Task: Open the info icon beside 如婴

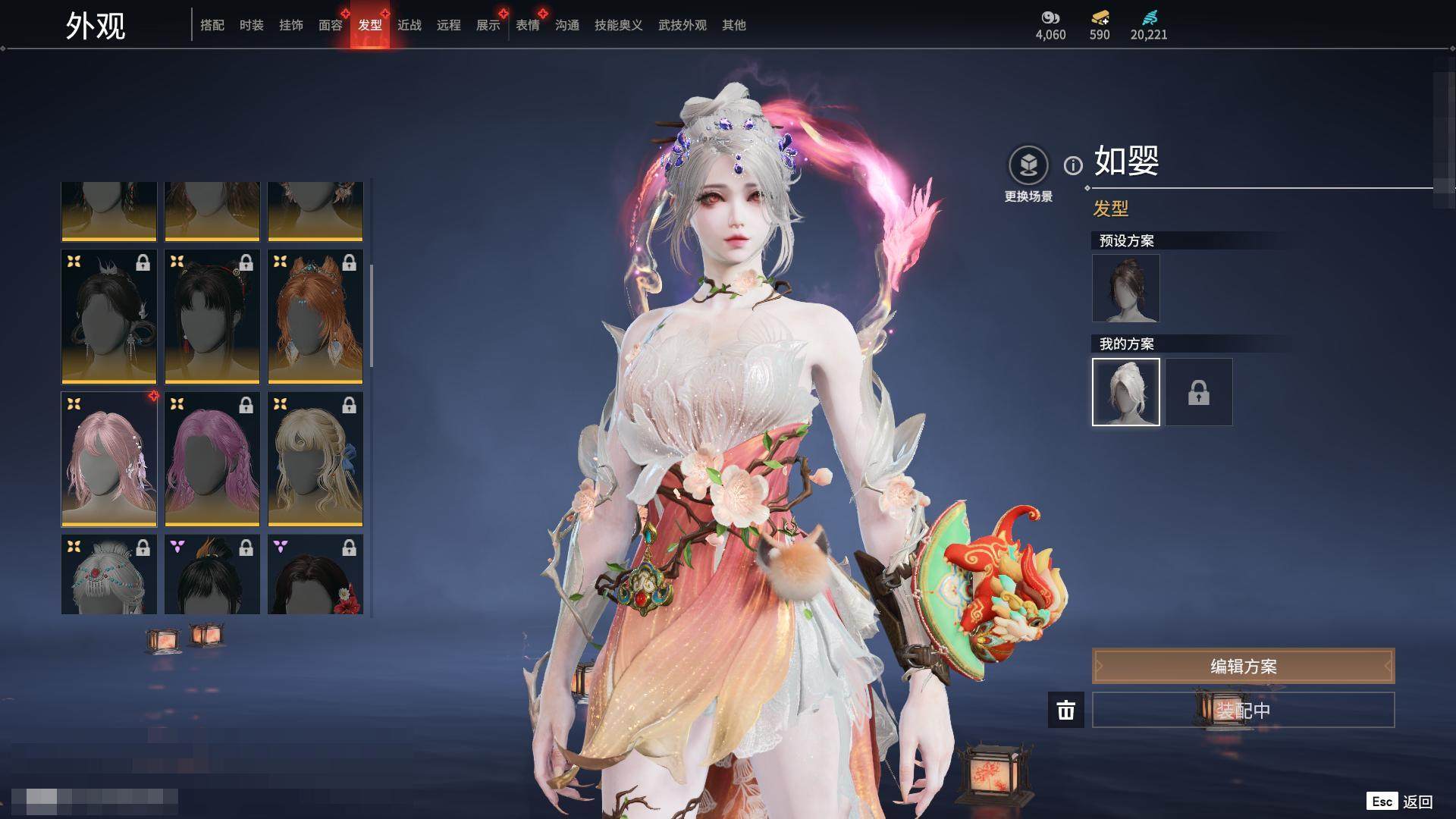Action: (x=1073, y=165)
